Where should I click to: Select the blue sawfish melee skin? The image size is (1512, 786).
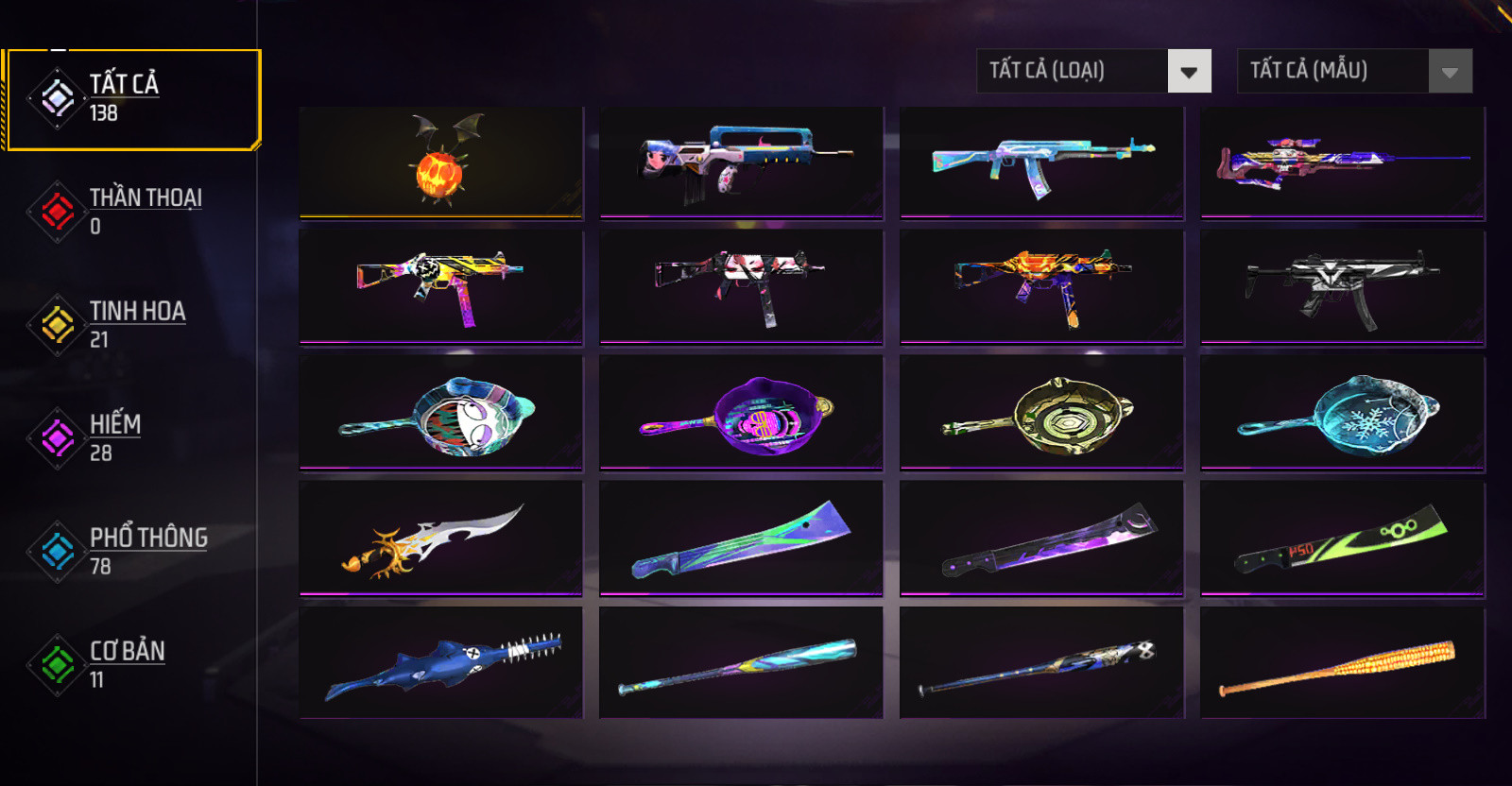point(441,663)
